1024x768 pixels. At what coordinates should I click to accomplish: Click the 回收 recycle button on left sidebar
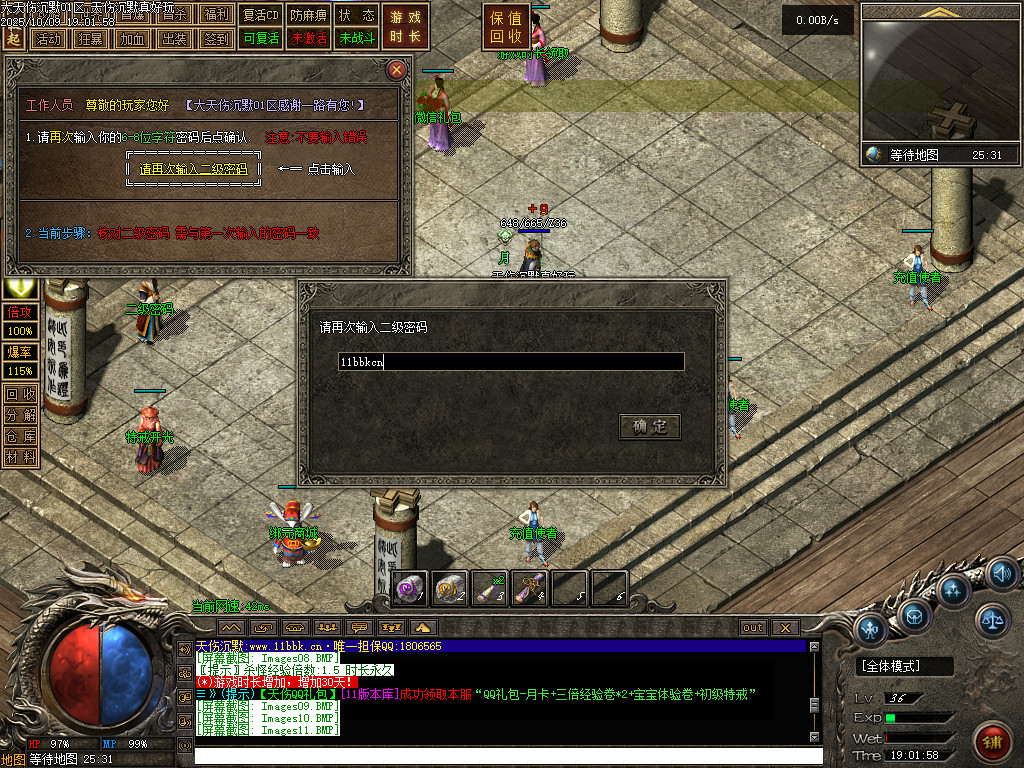[x=20, y=393]
